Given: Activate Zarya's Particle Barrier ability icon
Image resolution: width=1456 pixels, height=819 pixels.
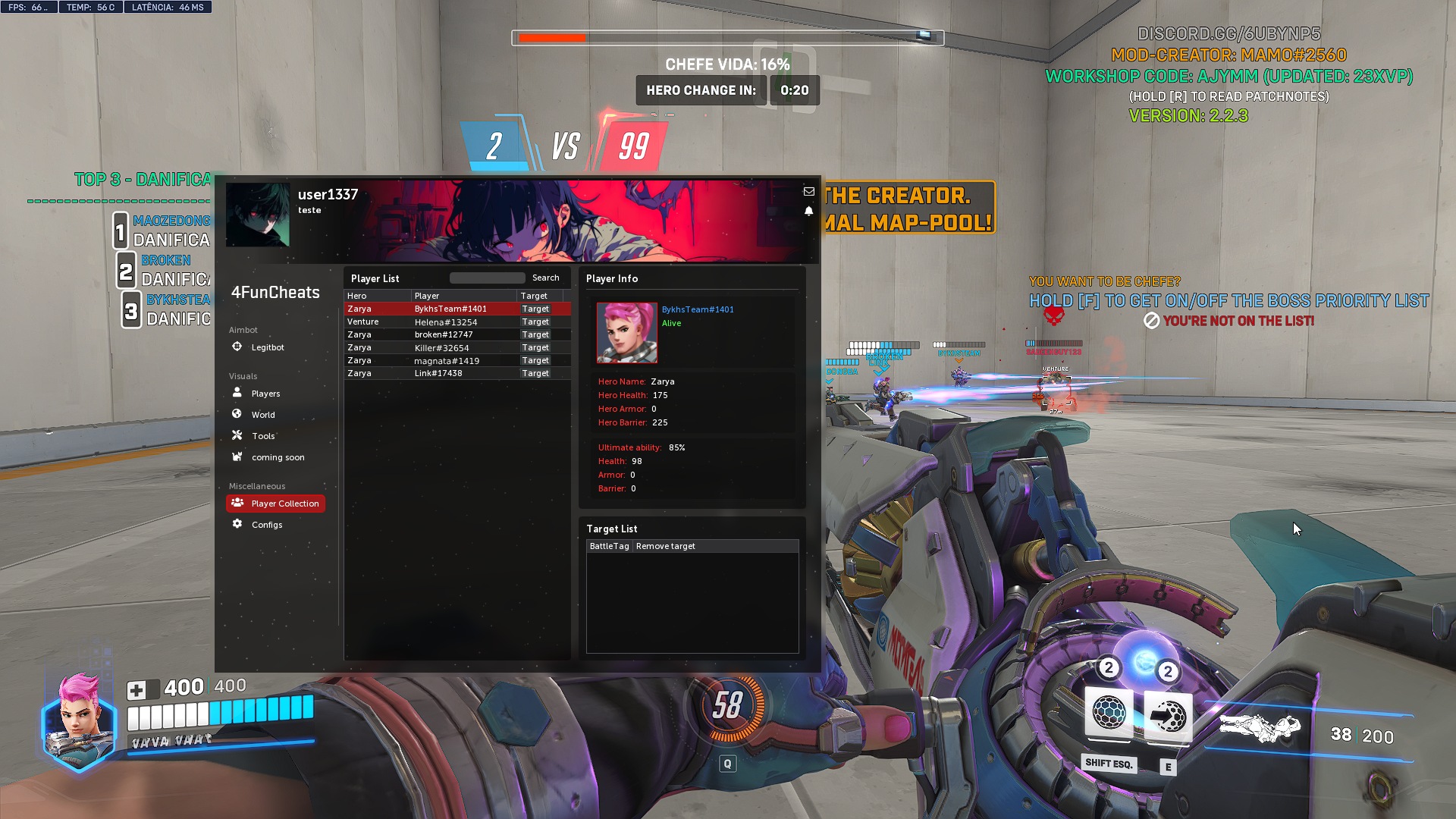Looking at the screenshot, I should point(1109,714).
